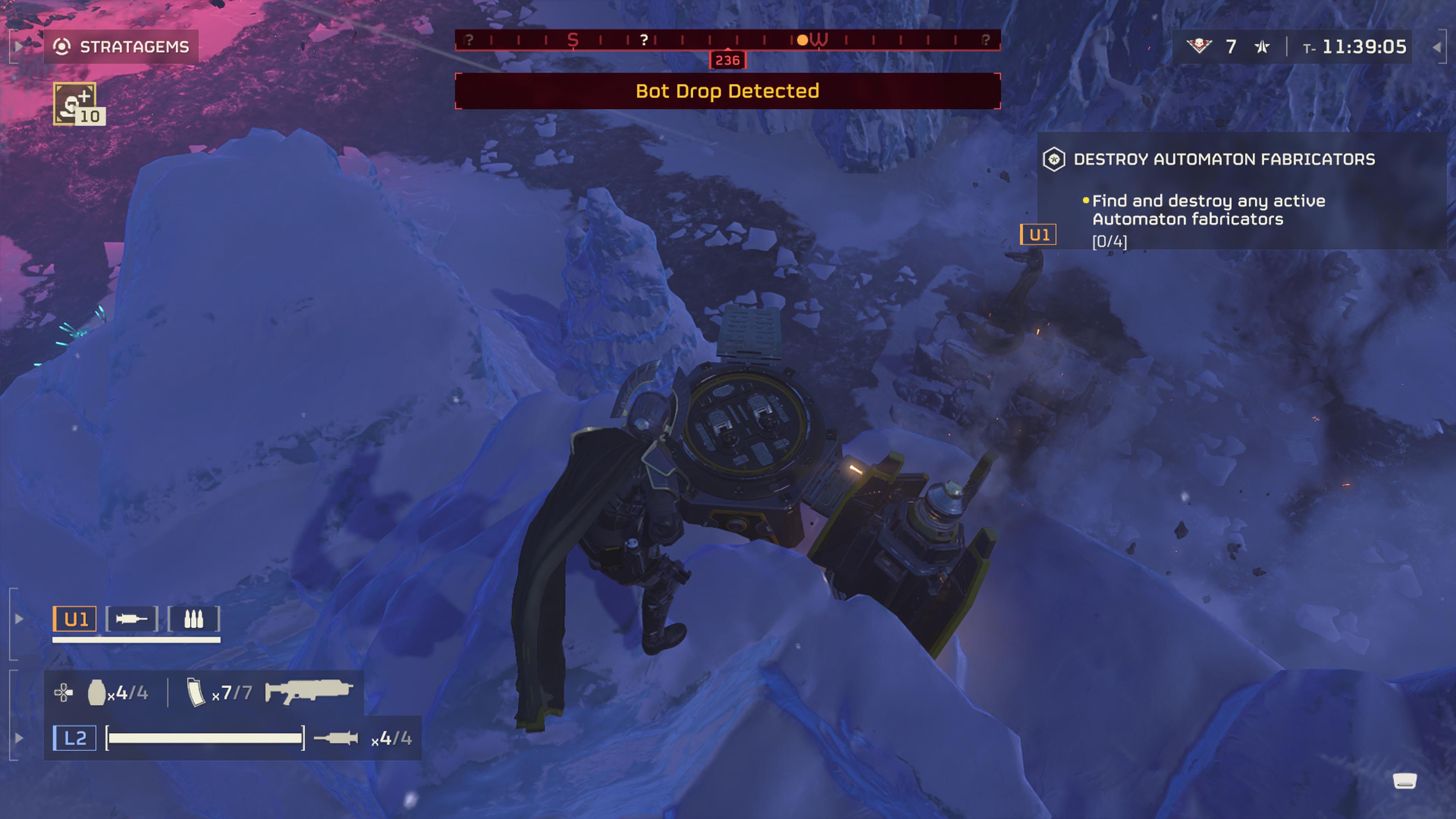The height and width of the screenshot is (819, 1456).
Task: Select the grenade icon
Action: pos(97,692)
